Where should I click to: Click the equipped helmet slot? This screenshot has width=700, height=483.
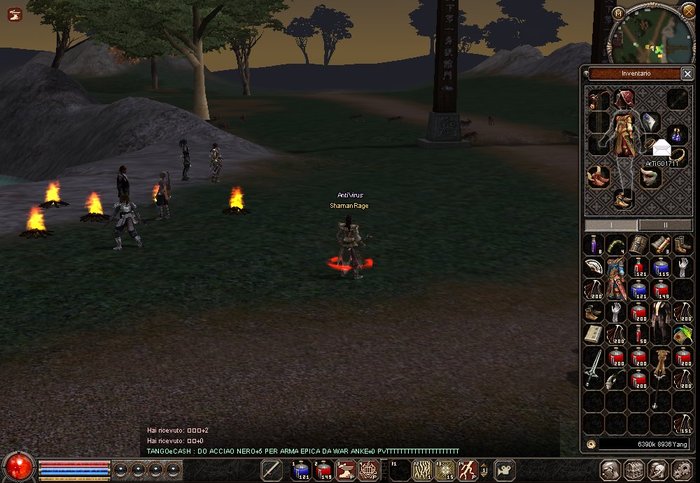click(625, 98)
